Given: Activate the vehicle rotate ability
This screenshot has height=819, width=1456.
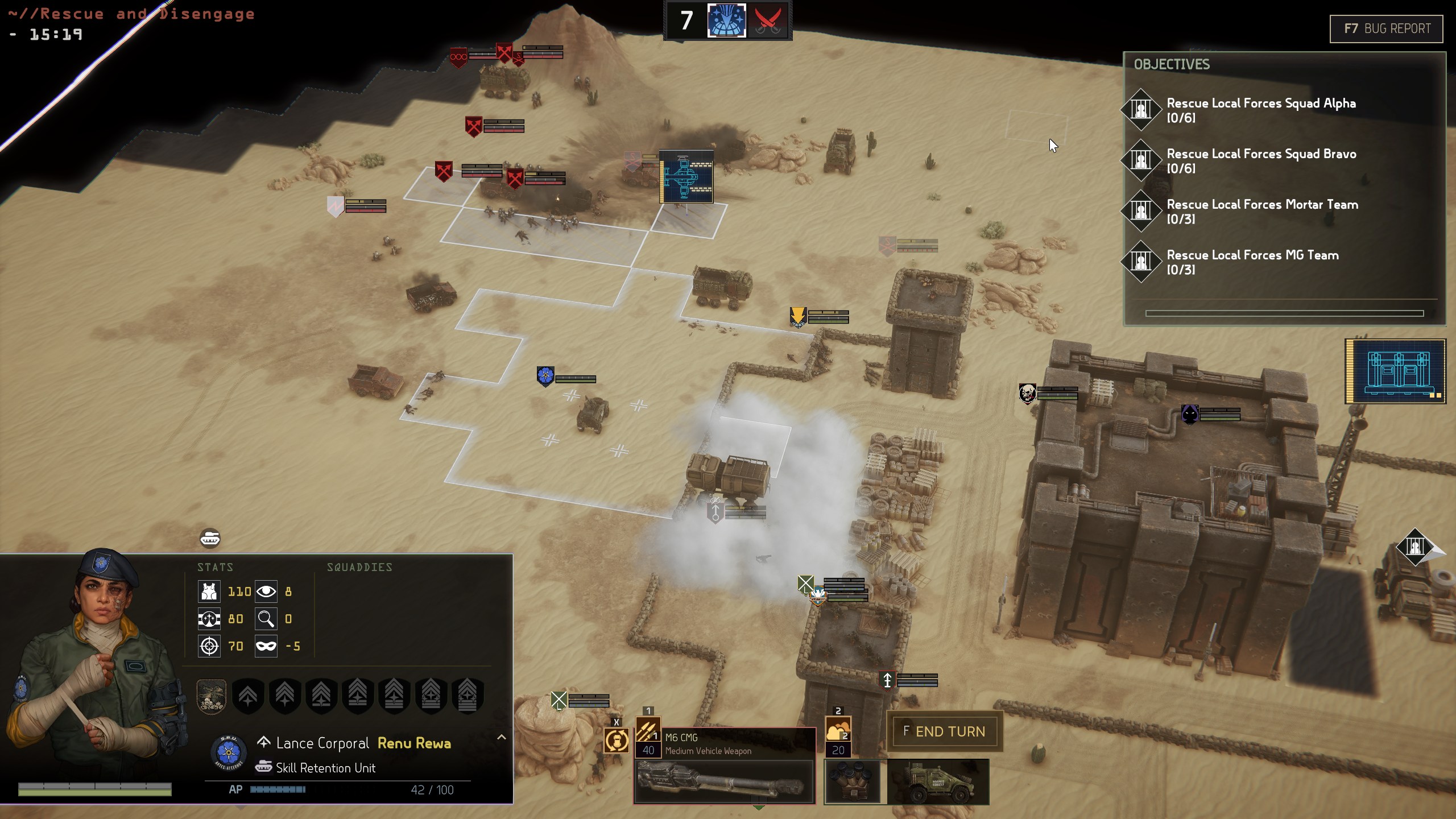Looking at the screenshot, I should (x=617, y=741).
